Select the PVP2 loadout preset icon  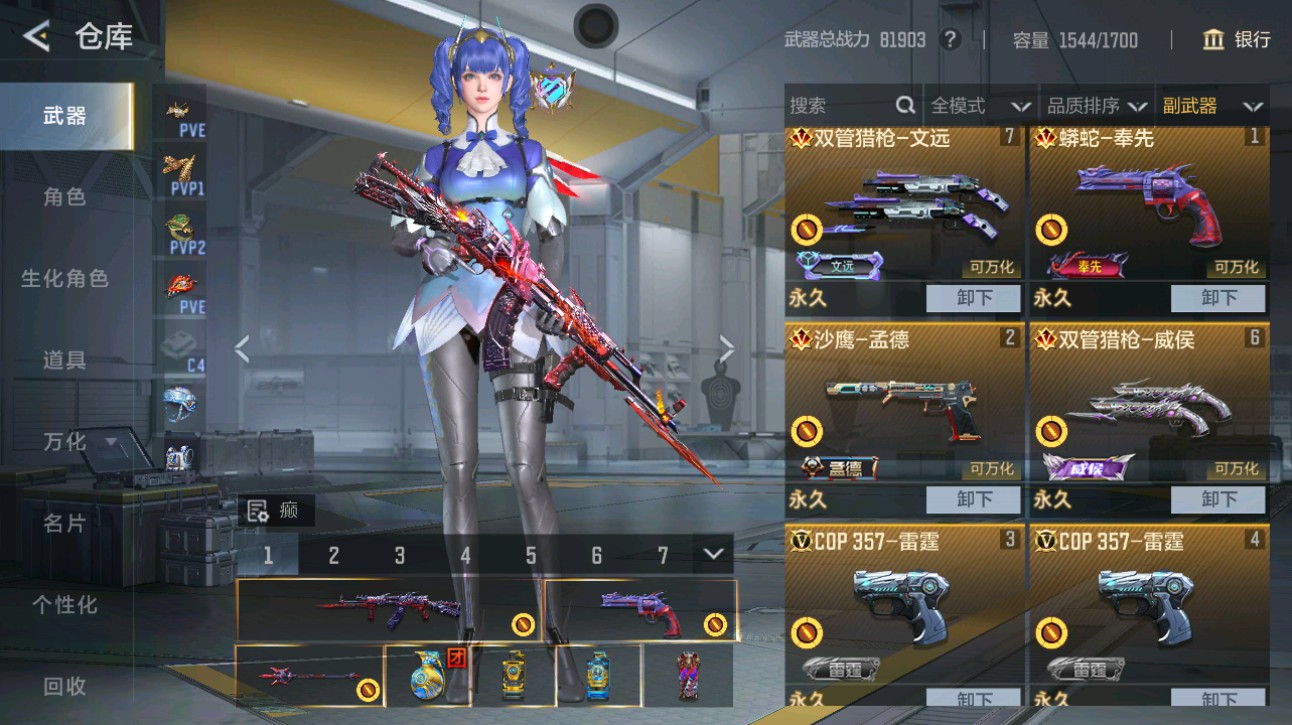[182, 230]
